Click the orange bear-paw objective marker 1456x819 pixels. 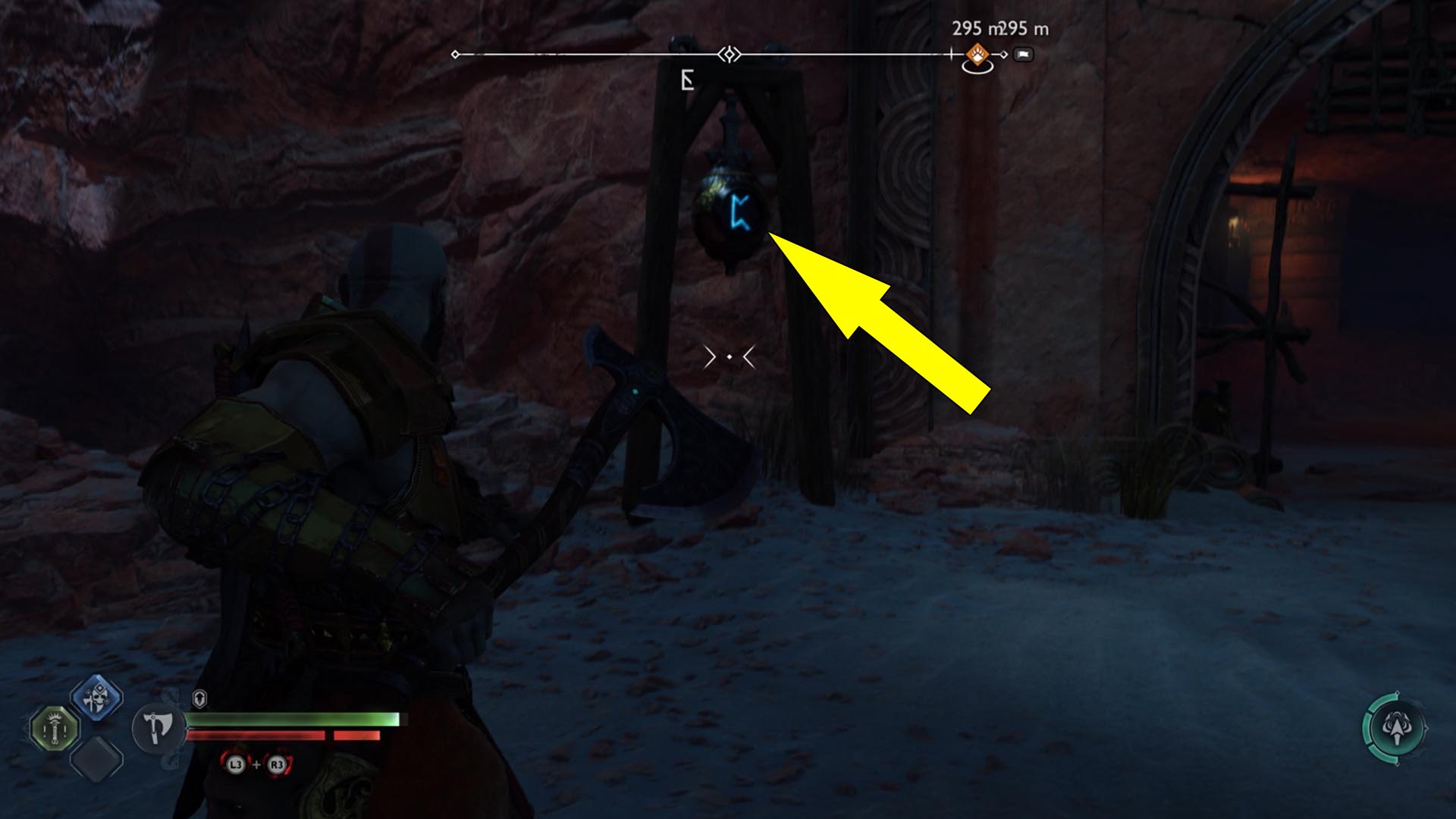(977, 55)
